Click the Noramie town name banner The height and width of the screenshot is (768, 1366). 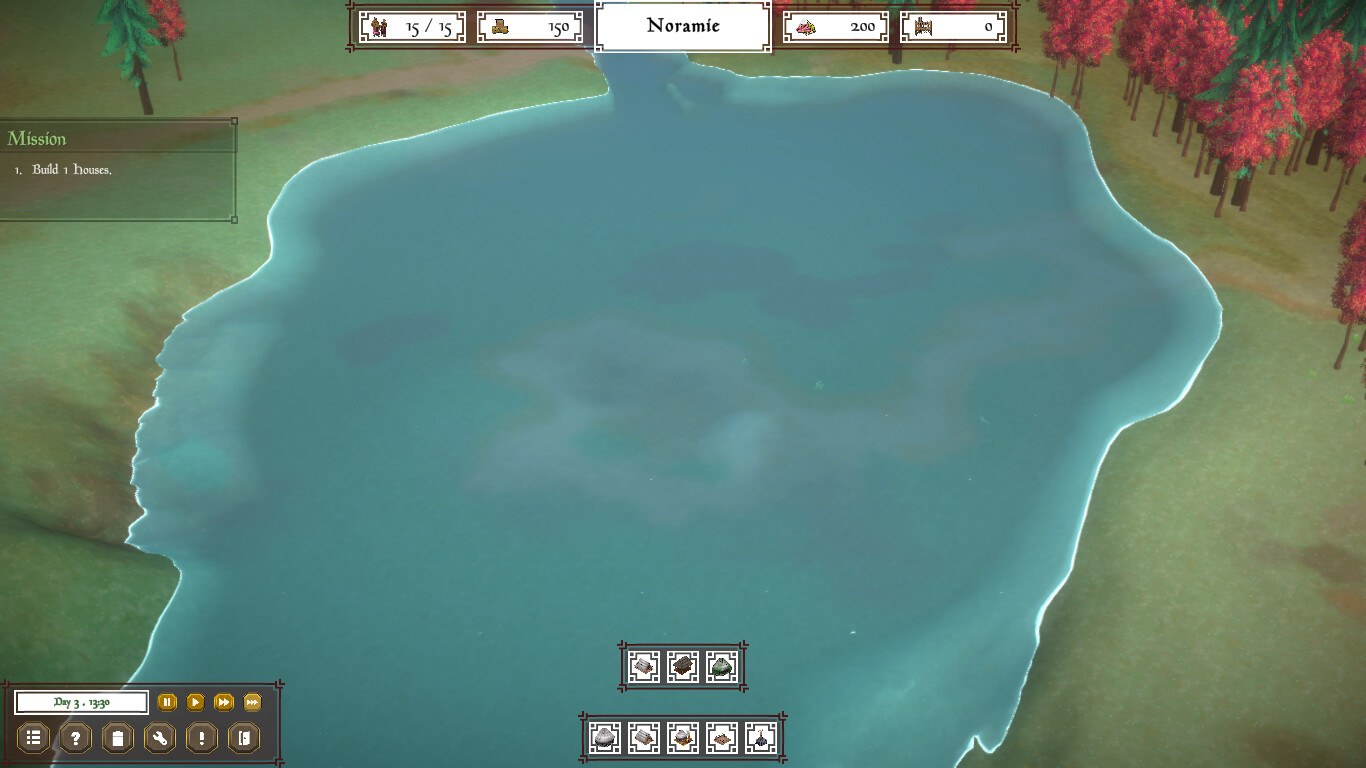coord(682,27)
